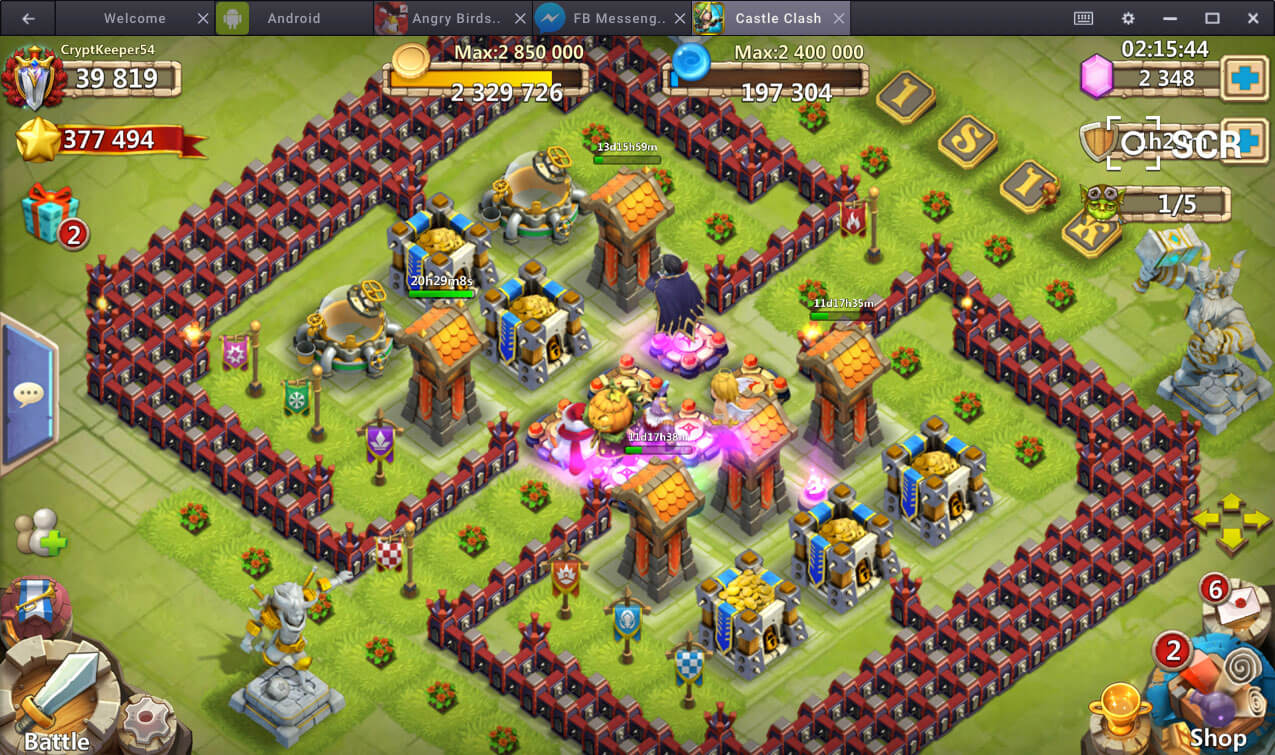This screenshot has width=1275, height=755.
Task: Click the blue mana resource icon
Action: [690, 62]
